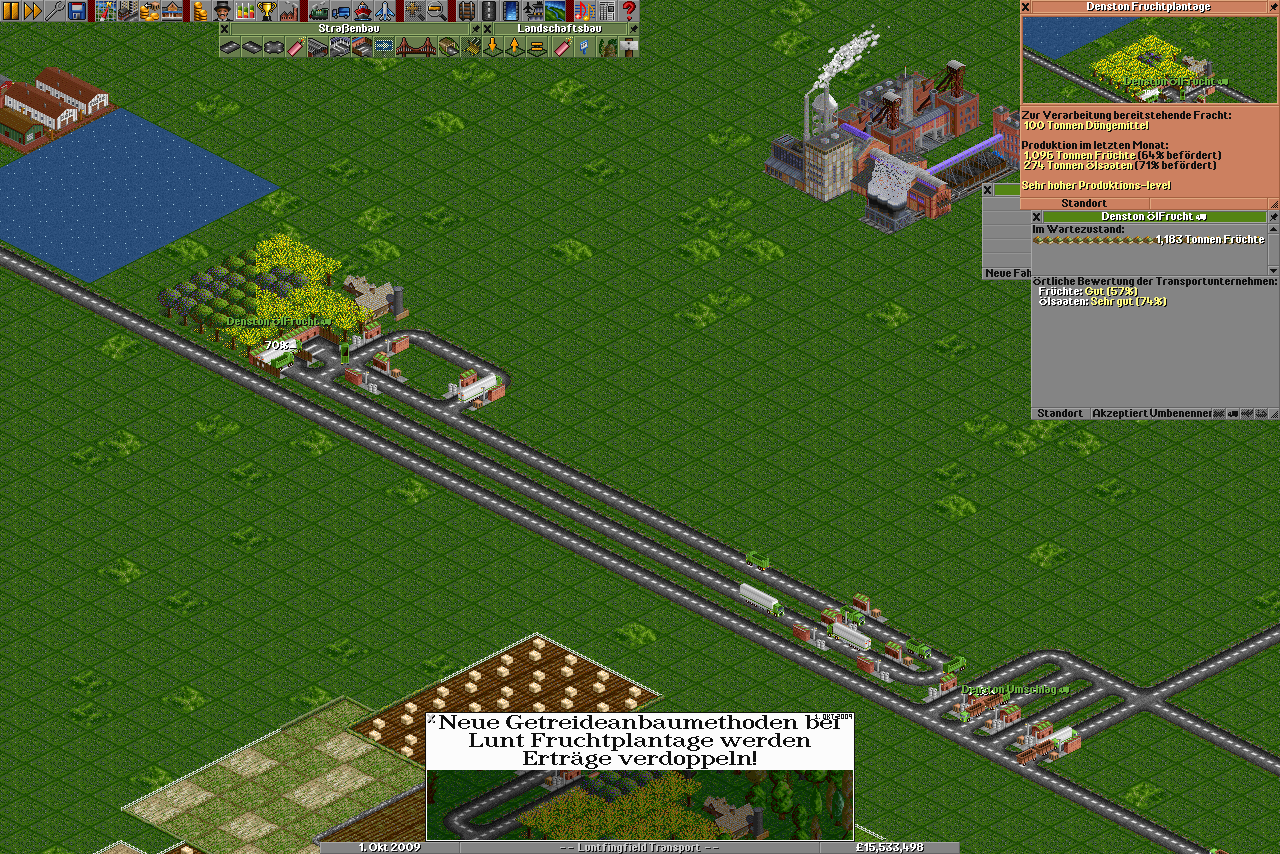
Task: Show accepted cargo with the Akzeptiert button
Action: click(x=1117, y=413)
